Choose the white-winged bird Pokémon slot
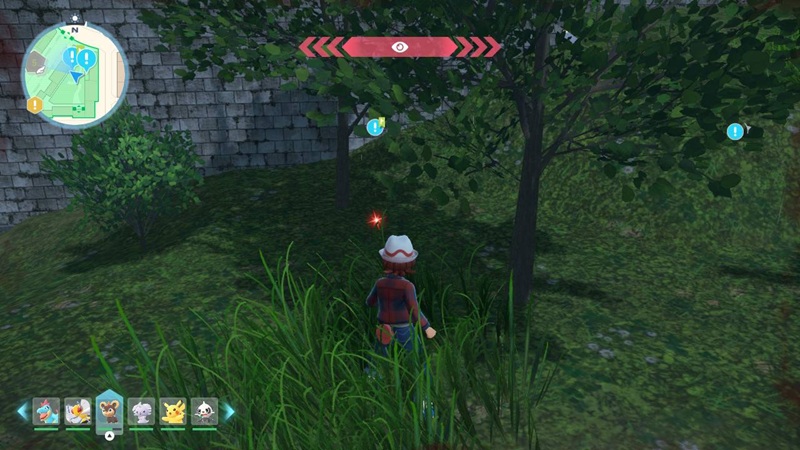This screenshot has width=800, height=450. pos(78,410)
